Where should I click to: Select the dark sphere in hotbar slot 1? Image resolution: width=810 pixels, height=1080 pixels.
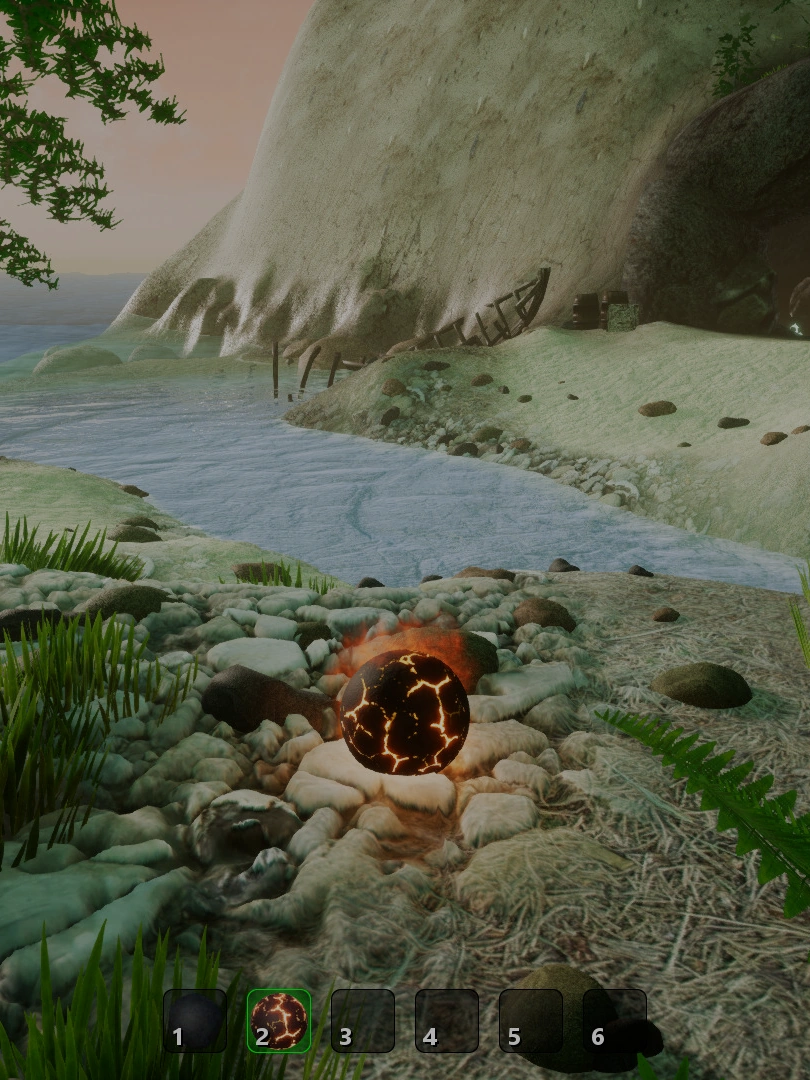[195, 1021]
